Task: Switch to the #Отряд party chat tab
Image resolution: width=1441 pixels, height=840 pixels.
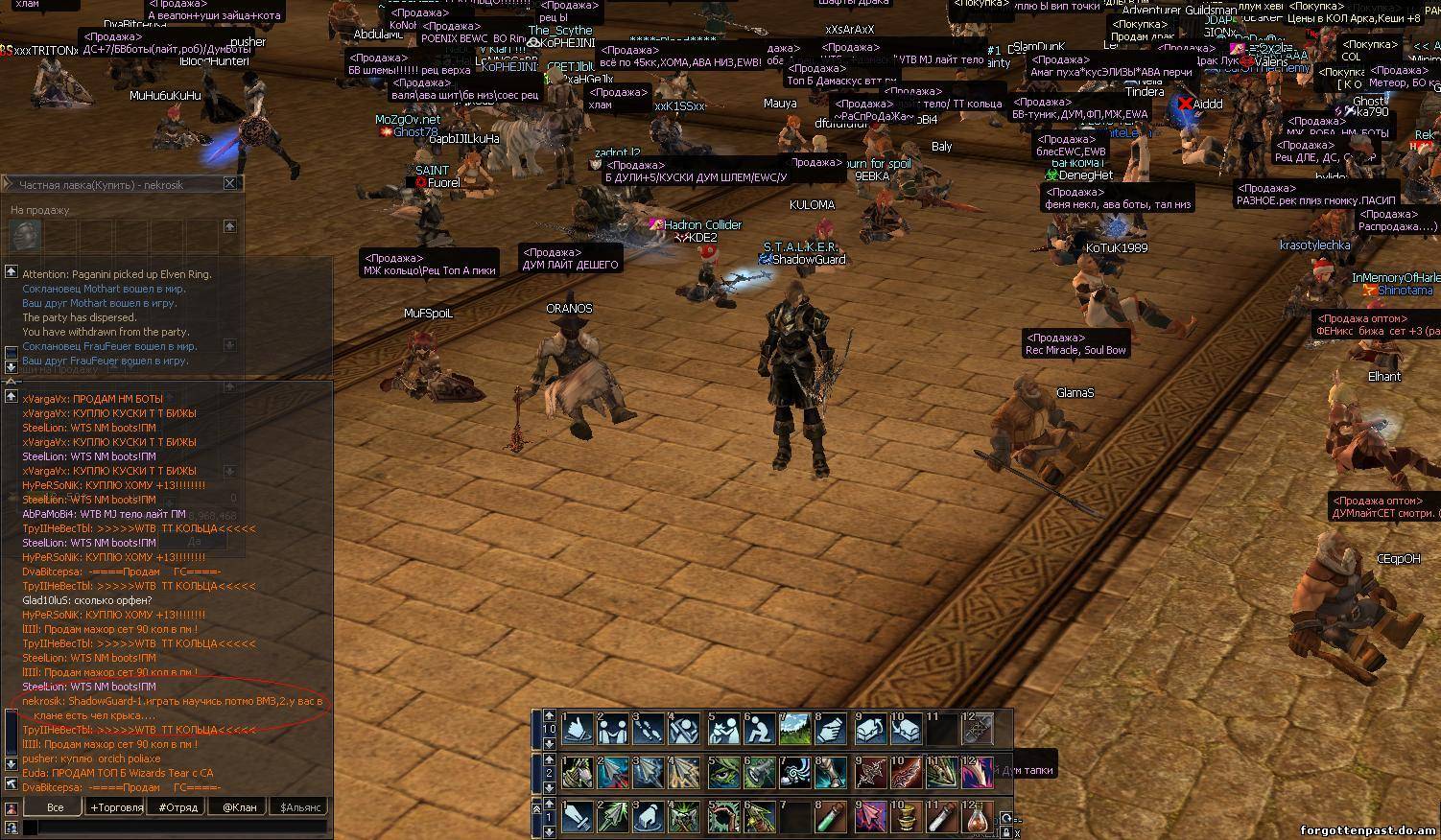Action: pos(177,807)
